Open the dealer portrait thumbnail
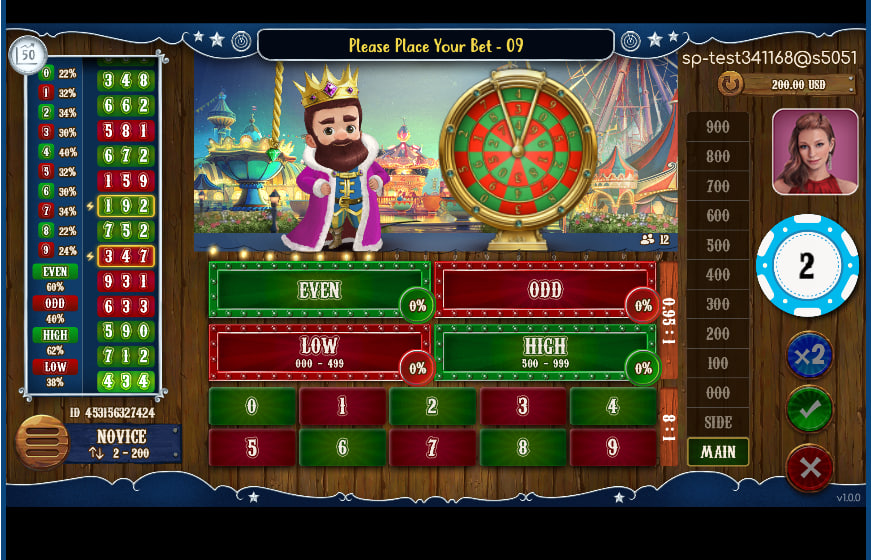 [815, 152]
